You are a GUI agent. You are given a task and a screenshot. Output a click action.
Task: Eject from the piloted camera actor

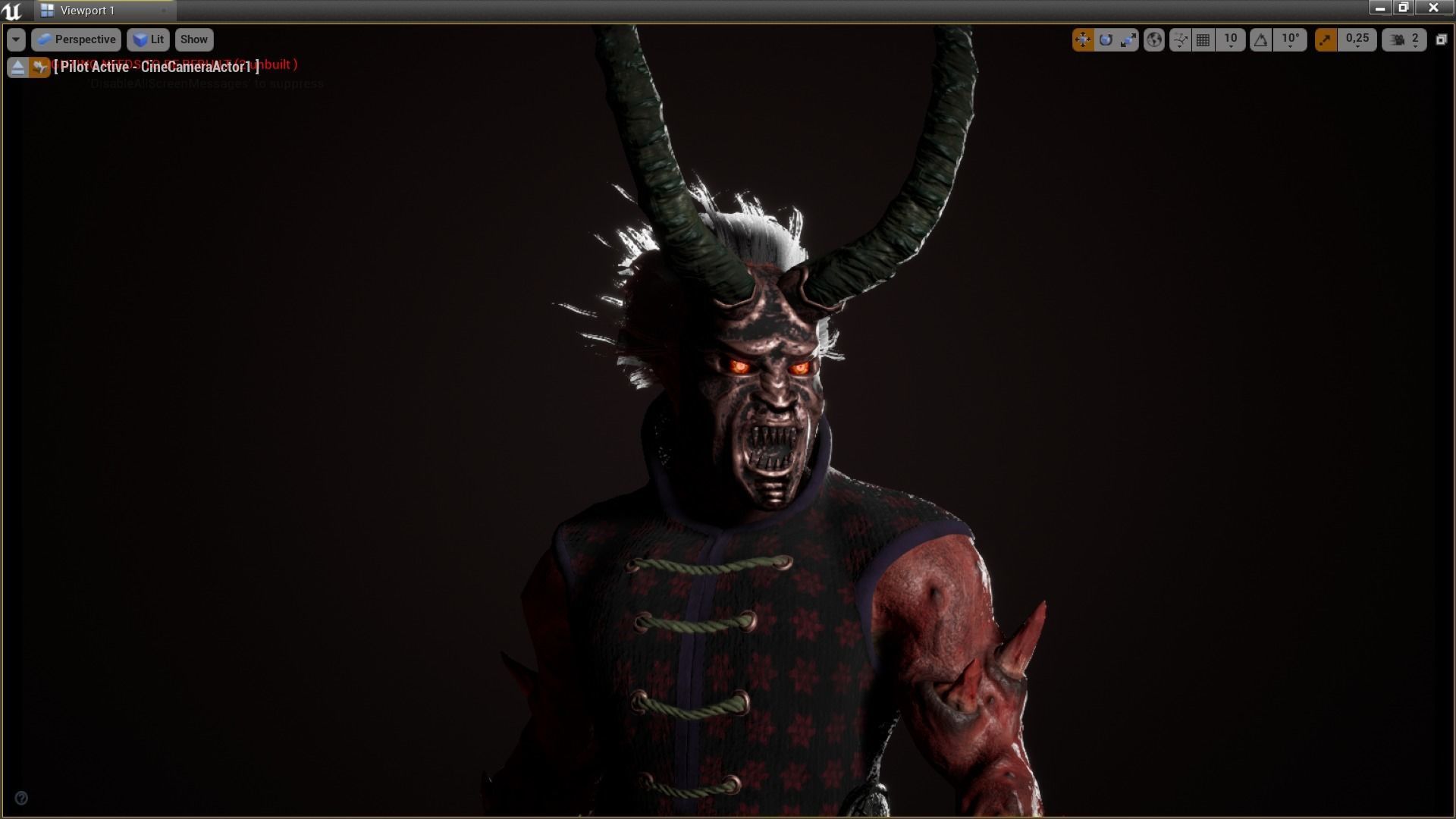[17, 67]
